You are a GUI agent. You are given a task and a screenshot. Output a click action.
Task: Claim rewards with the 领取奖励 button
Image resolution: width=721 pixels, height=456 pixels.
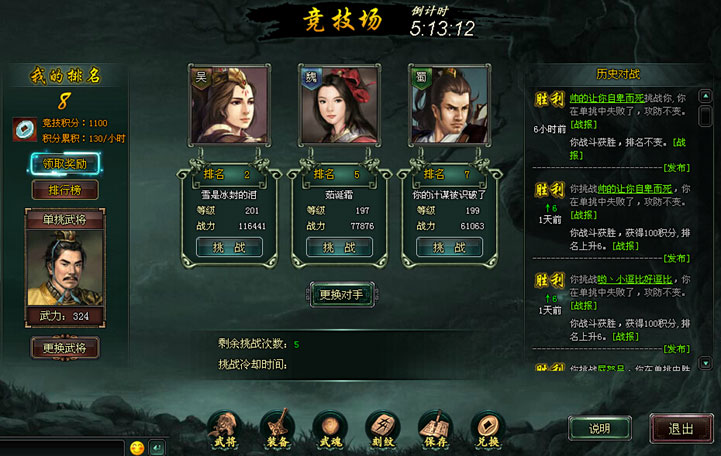tap(65, 163)
